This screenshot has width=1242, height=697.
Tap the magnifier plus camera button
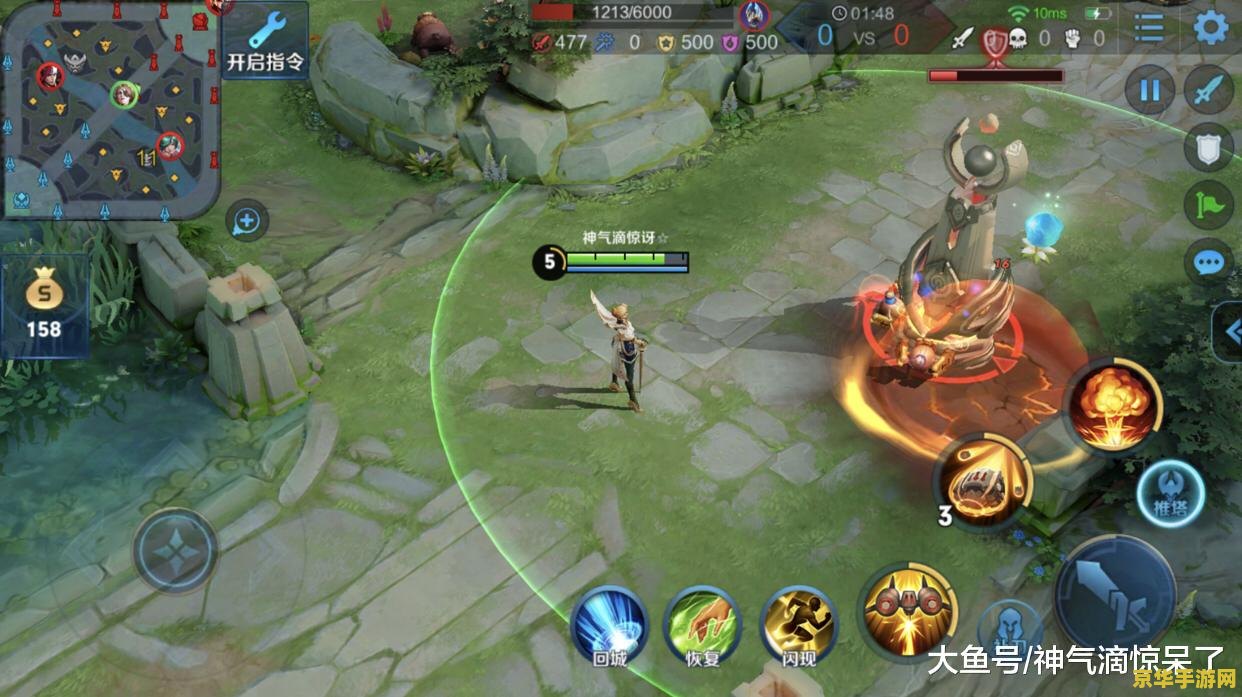pyautogui.click(x=246, y=221)
